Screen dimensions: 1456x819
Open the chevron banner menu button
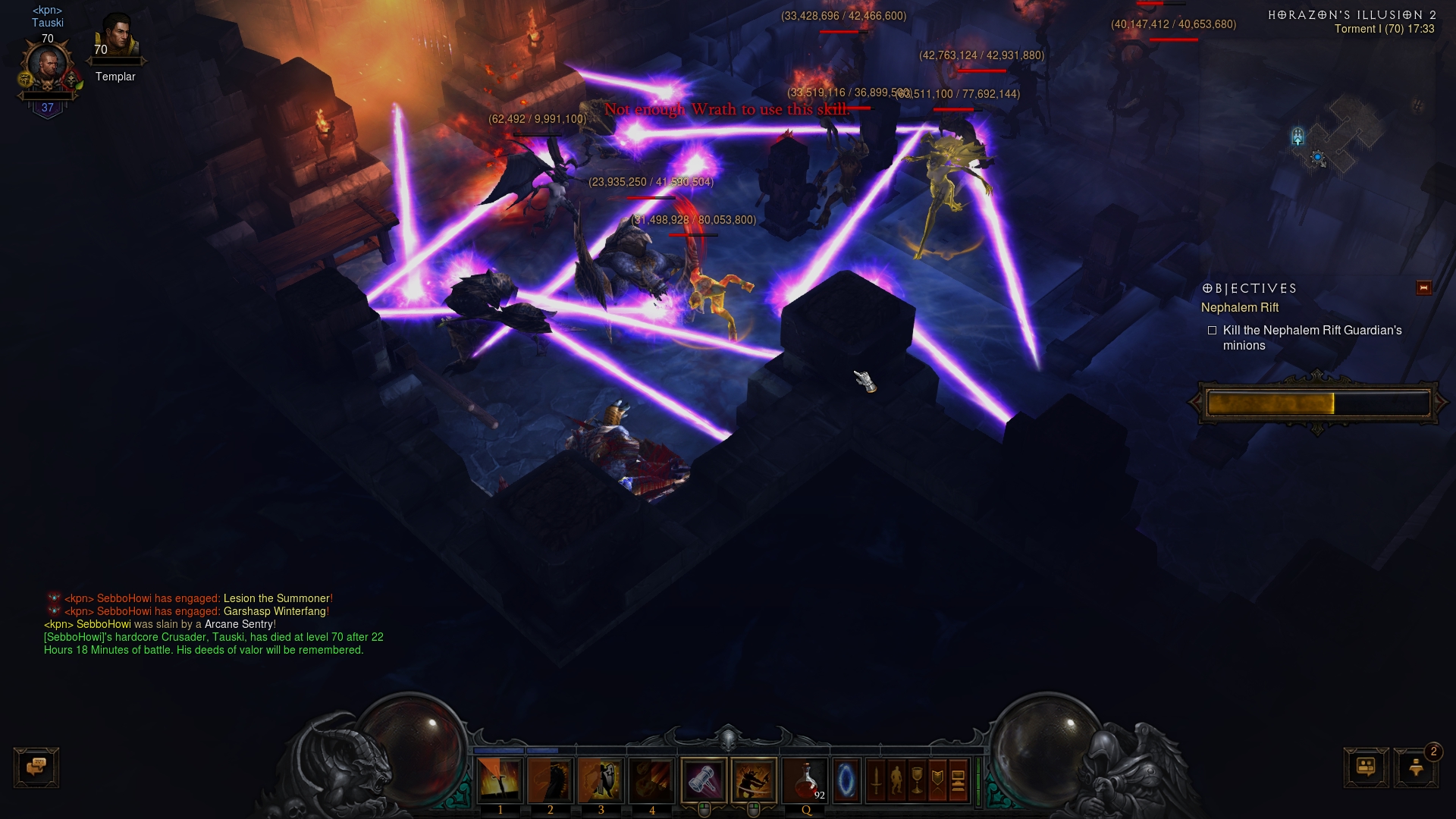937,780
